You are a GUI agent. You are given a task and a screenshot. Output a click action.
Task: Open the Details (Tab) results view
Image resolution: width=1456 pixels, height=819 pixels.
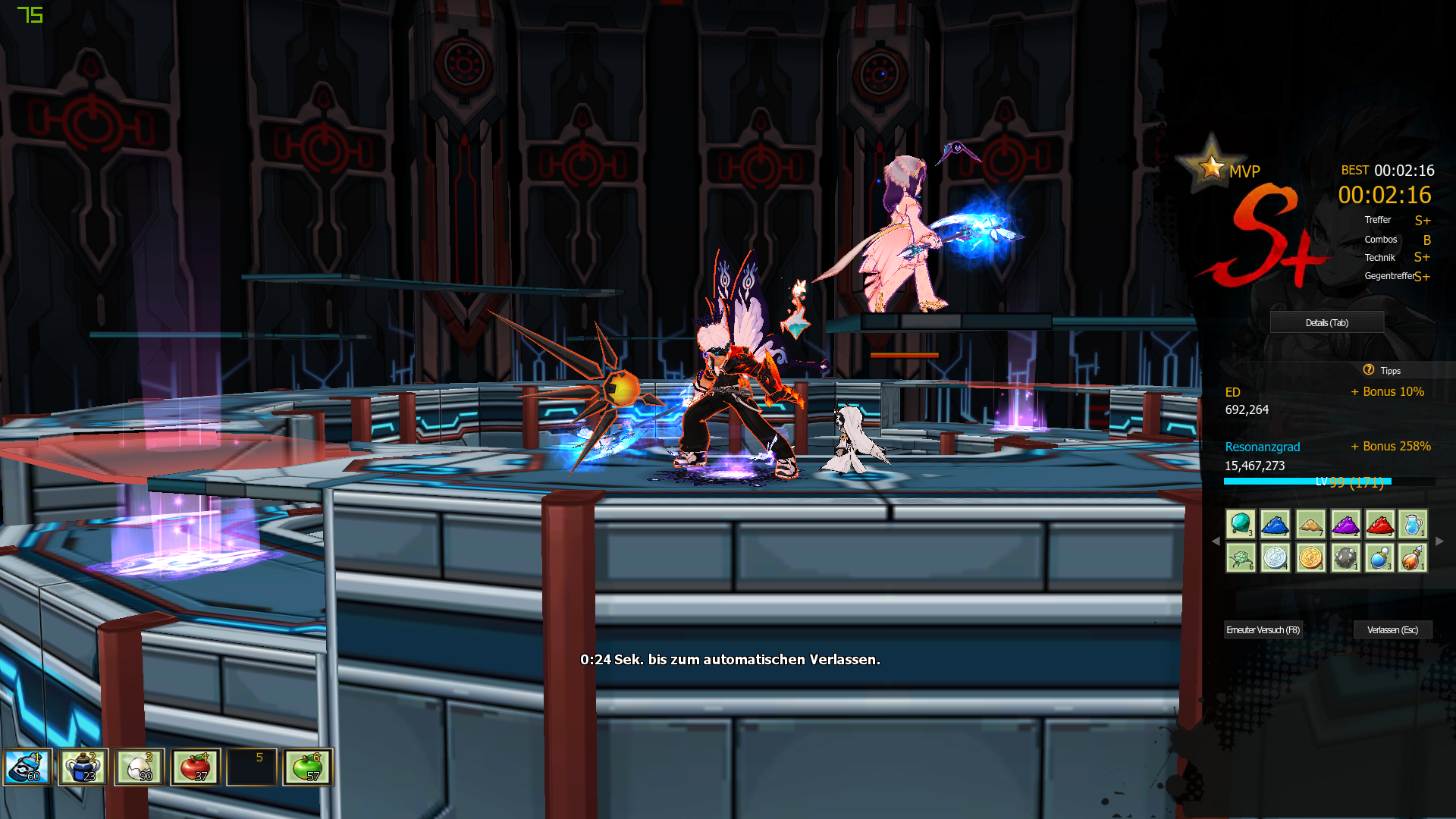click(x=1326, y=323)
